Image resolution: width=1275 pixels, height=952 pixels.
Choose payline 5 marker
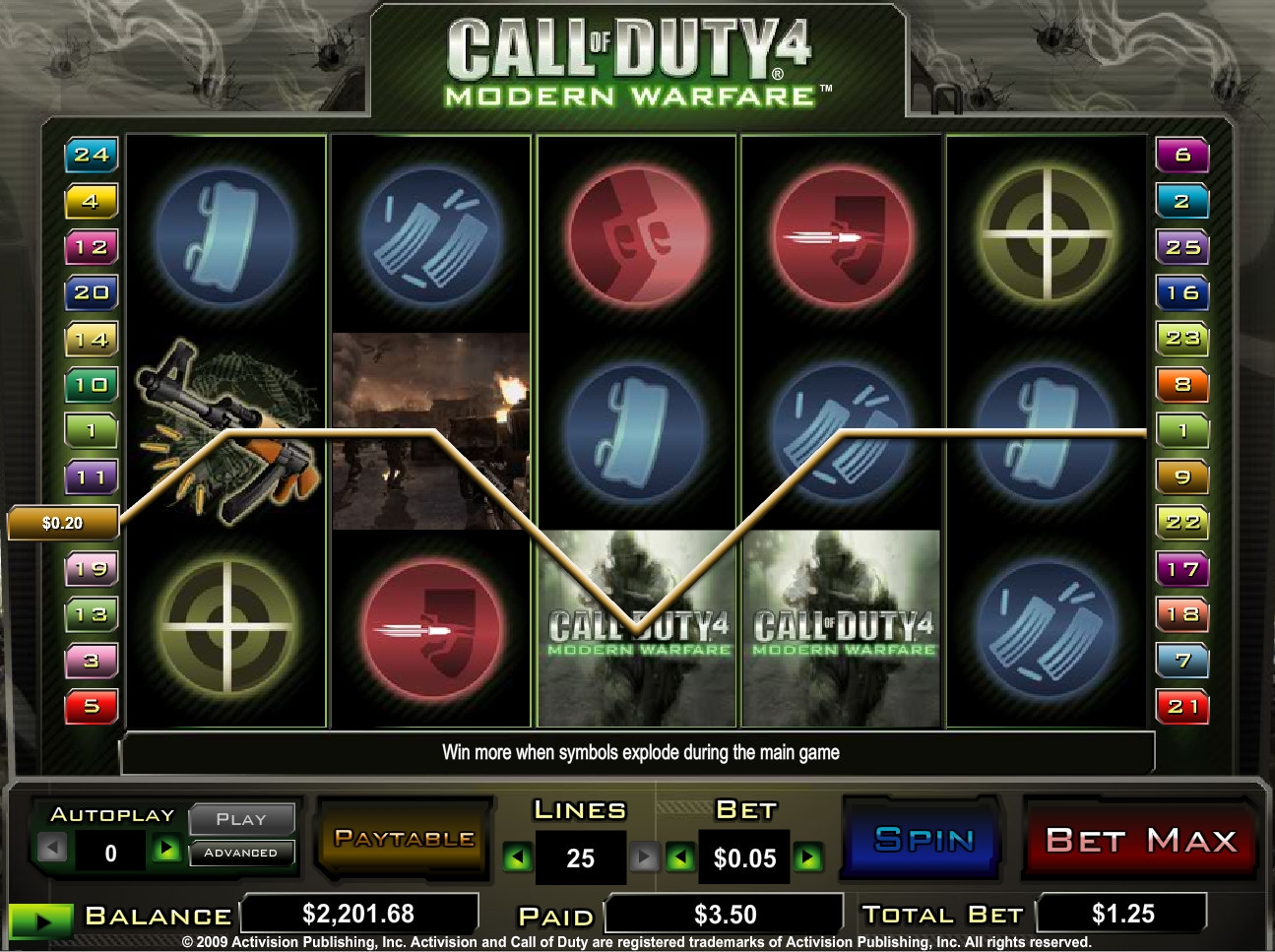91,706
